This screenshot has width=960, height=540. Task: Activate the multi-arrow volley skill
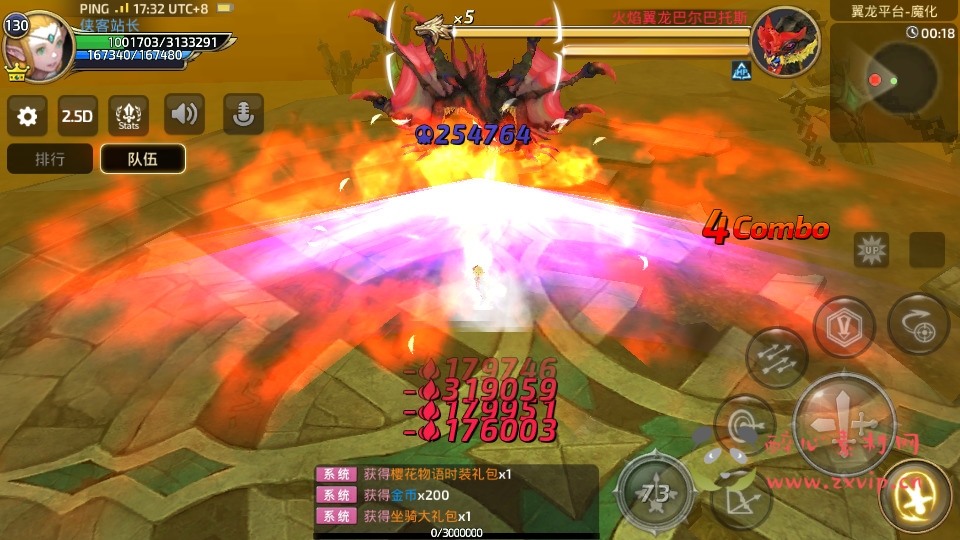(776, 358)
